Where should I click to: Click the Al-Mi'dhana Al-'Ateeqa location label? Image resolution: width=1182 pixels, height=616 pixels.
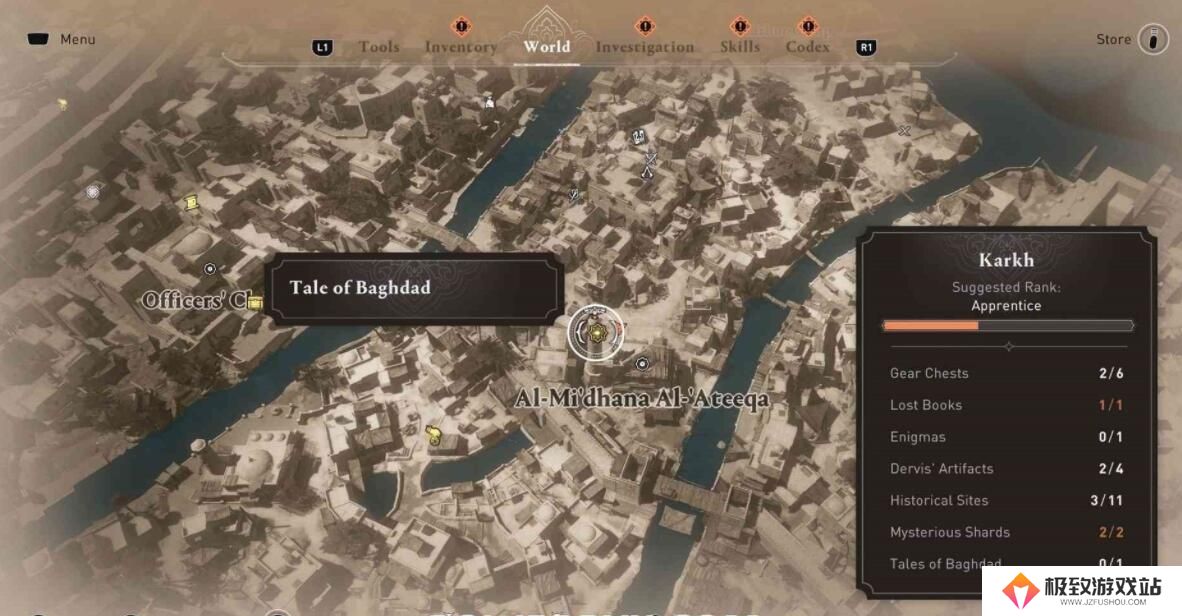pos(642,399)
